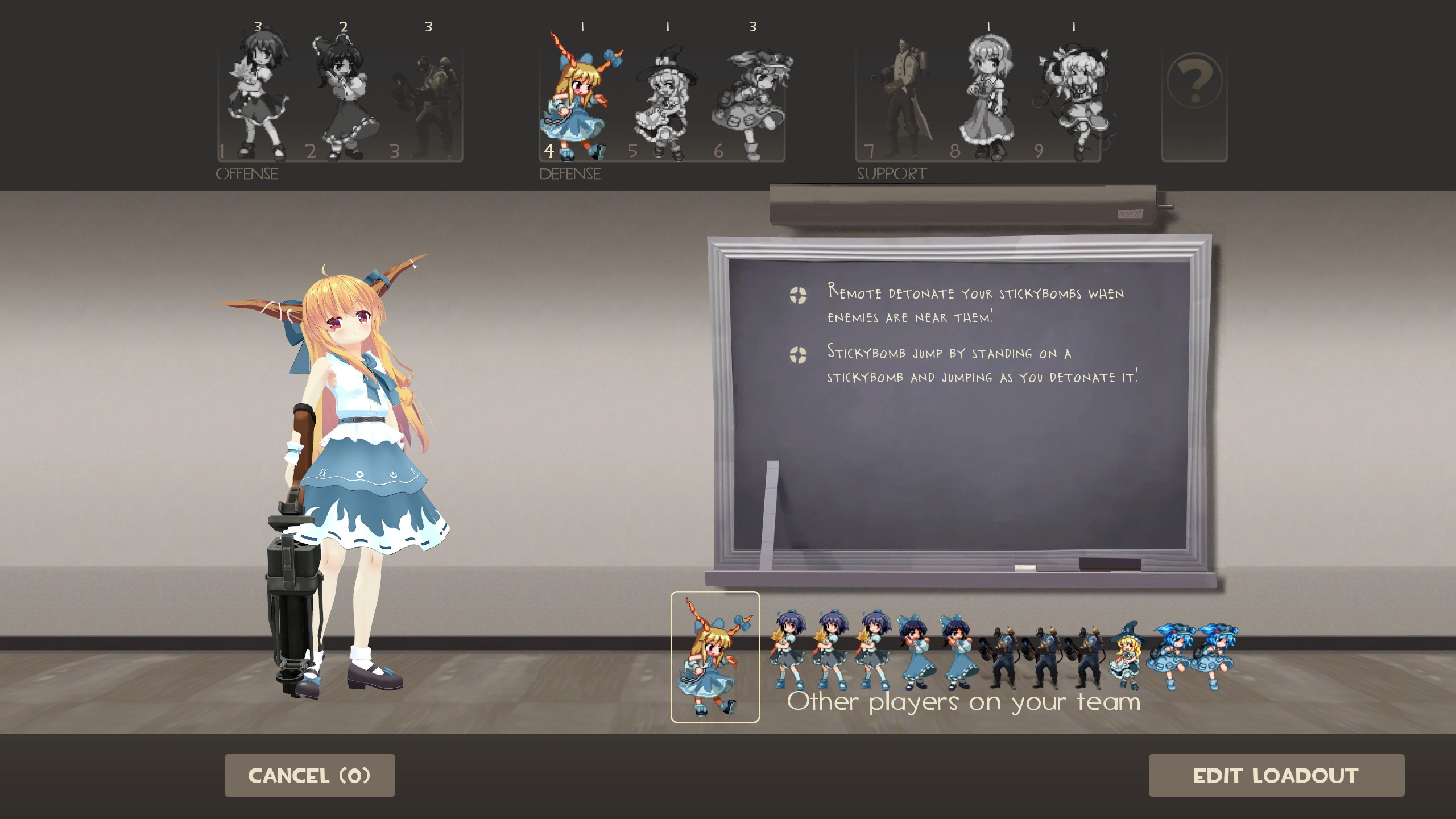Click the OFFENSE category label
The width and height of the screenshot is (1456, 819).
247,173
